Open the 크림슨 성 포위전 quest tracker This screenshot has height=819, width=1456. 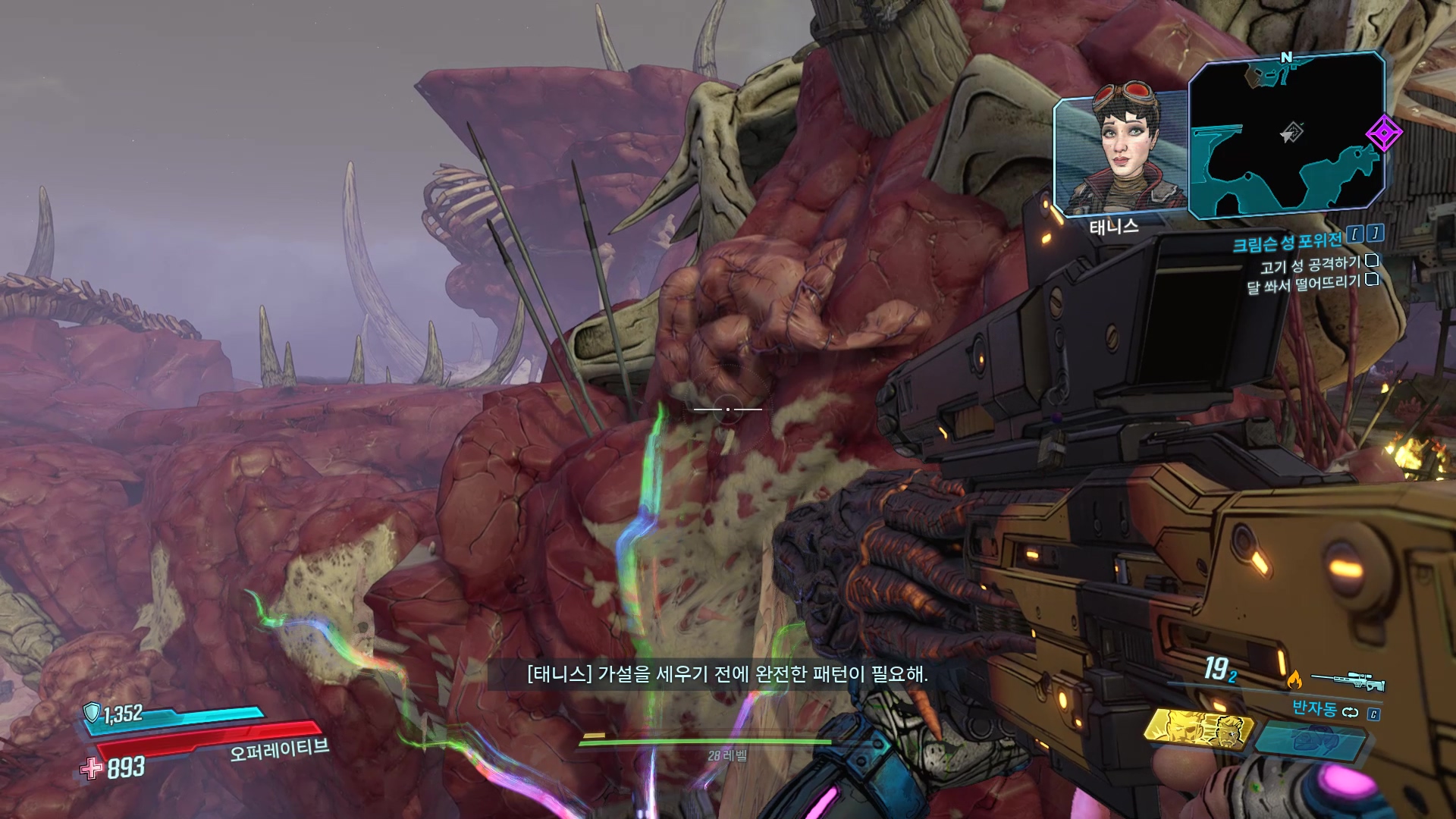tap(1287, 243)
